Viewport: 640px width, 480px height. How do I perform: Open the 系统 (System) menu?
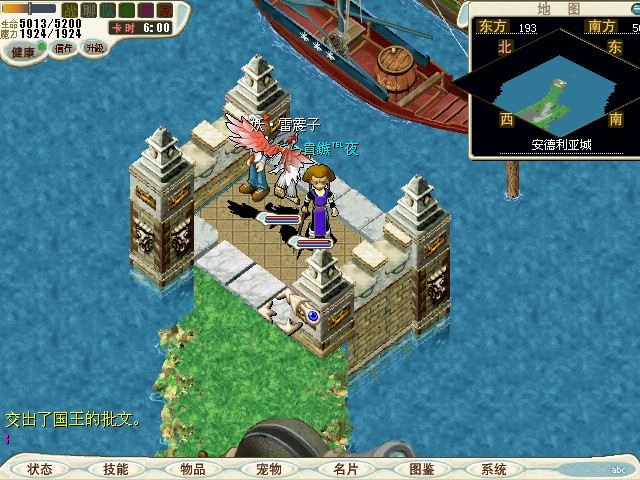[494, 469]
